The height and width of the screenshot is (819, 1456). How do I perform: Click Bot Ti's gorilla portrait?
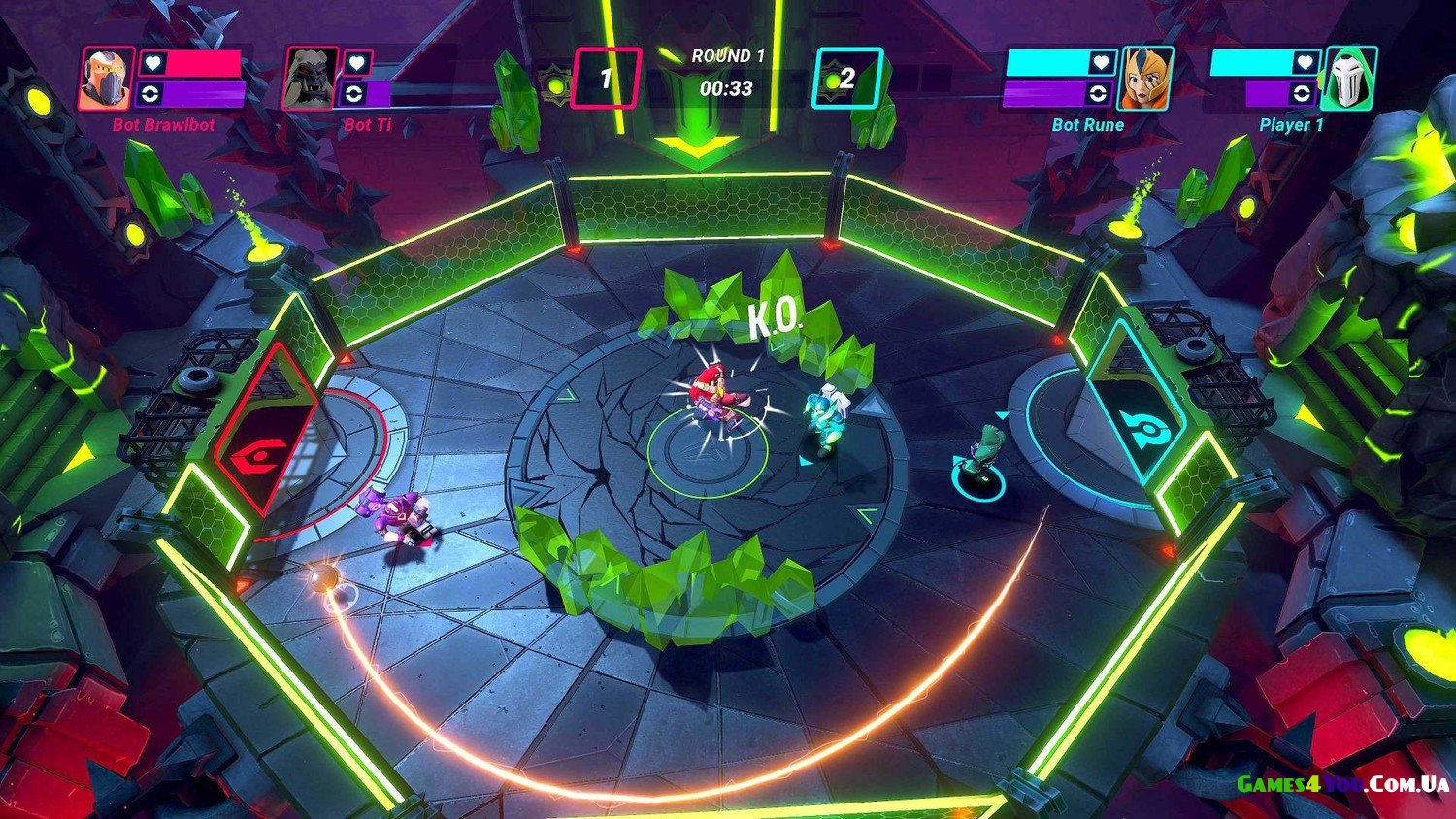click(x=311, y=79)
